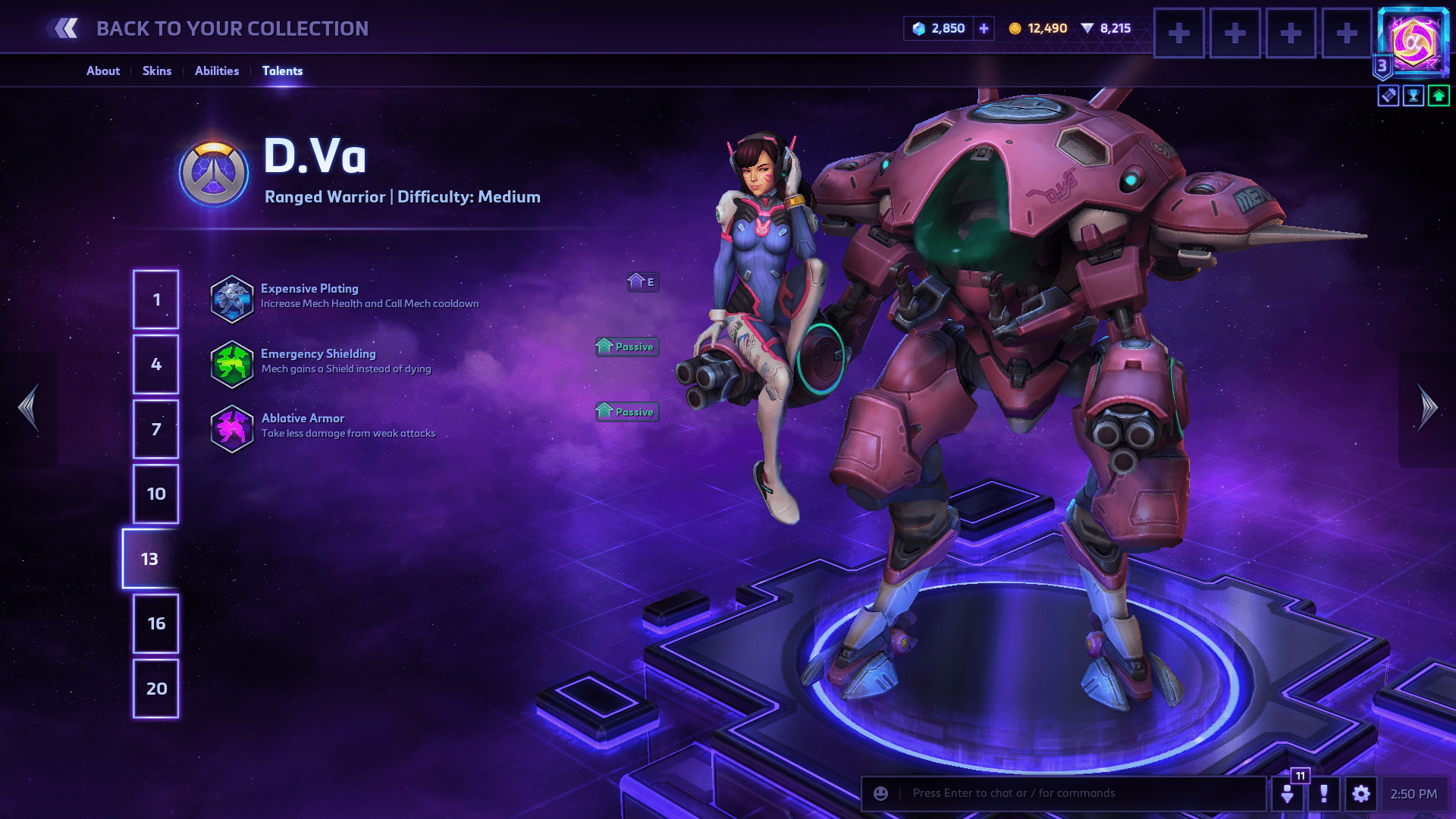Switch to level 20 talents
Viewport: 1456px width, 819px height.
coord(156,689)
